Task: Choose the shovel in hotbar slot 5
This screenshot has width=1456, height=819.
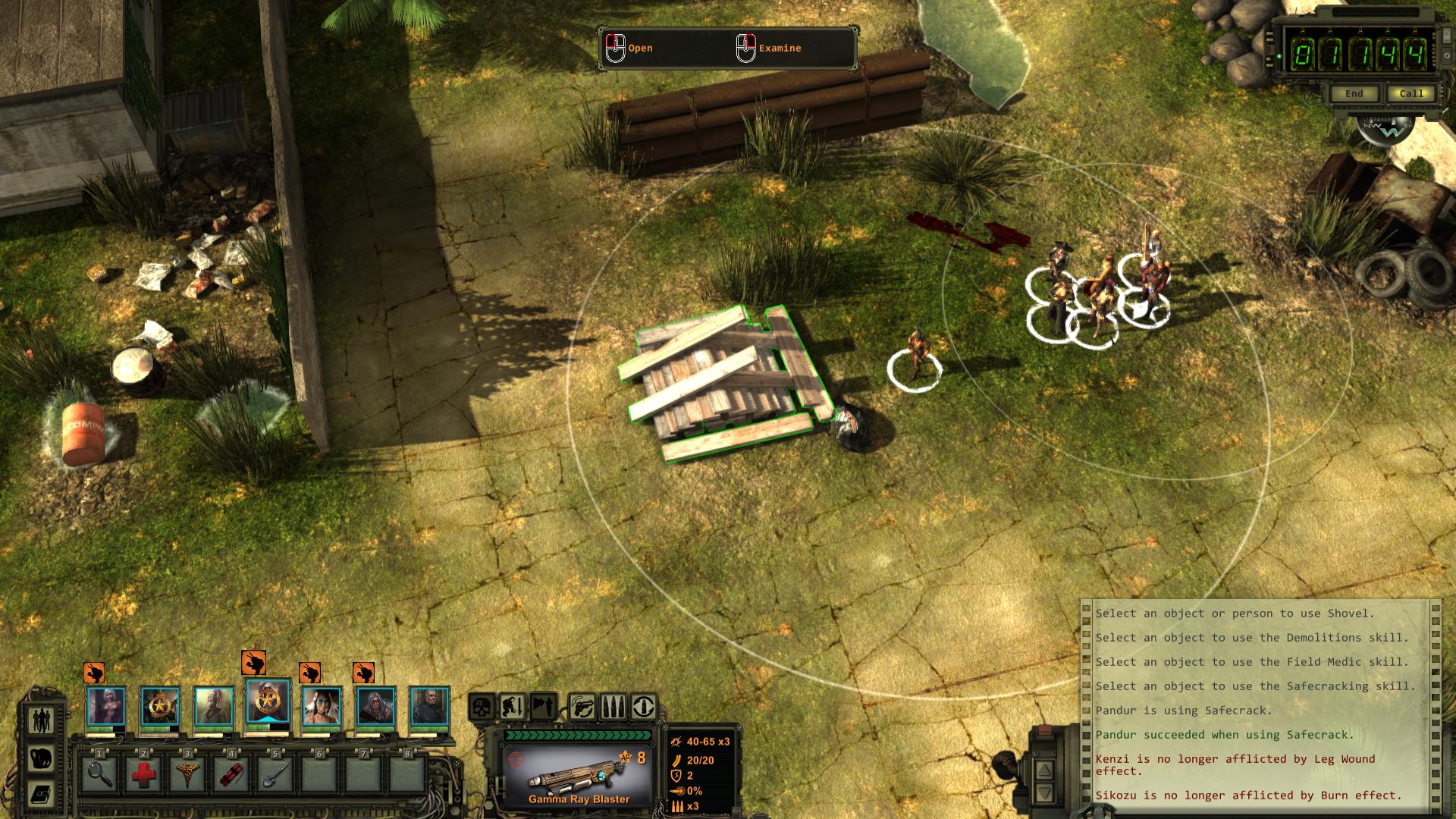Action: 275,774
